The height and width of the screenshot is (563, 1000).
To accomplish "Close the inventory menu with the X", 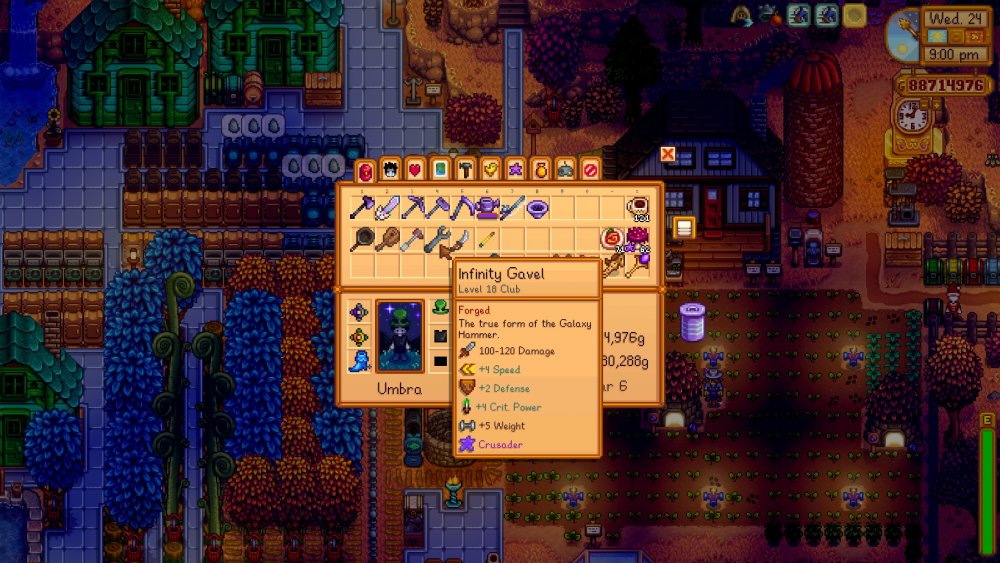I will pyautogui.click(x=667, y=154).
